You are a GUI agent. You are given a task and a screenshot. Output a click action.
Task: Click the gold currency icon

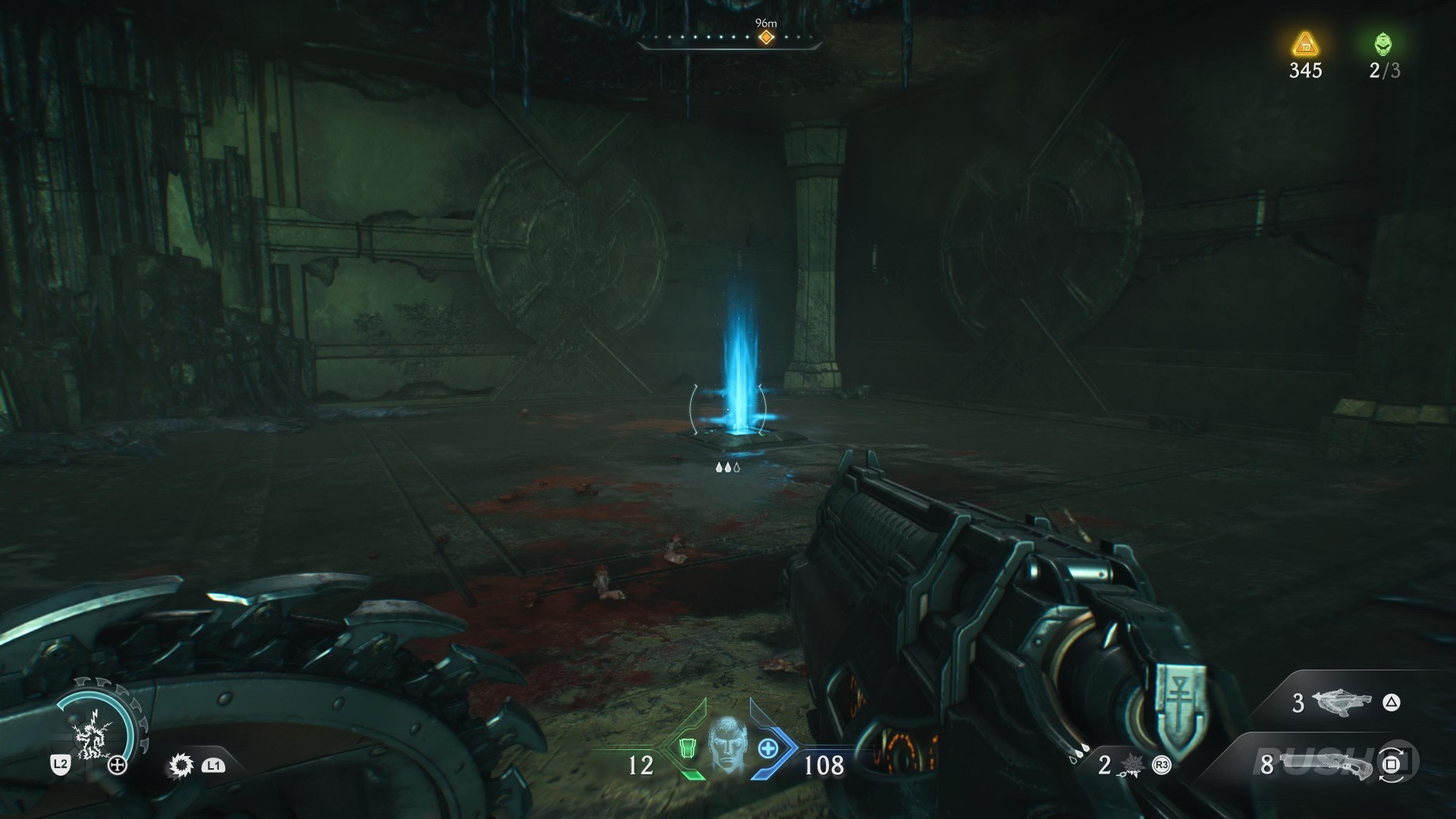point(1304,44)
